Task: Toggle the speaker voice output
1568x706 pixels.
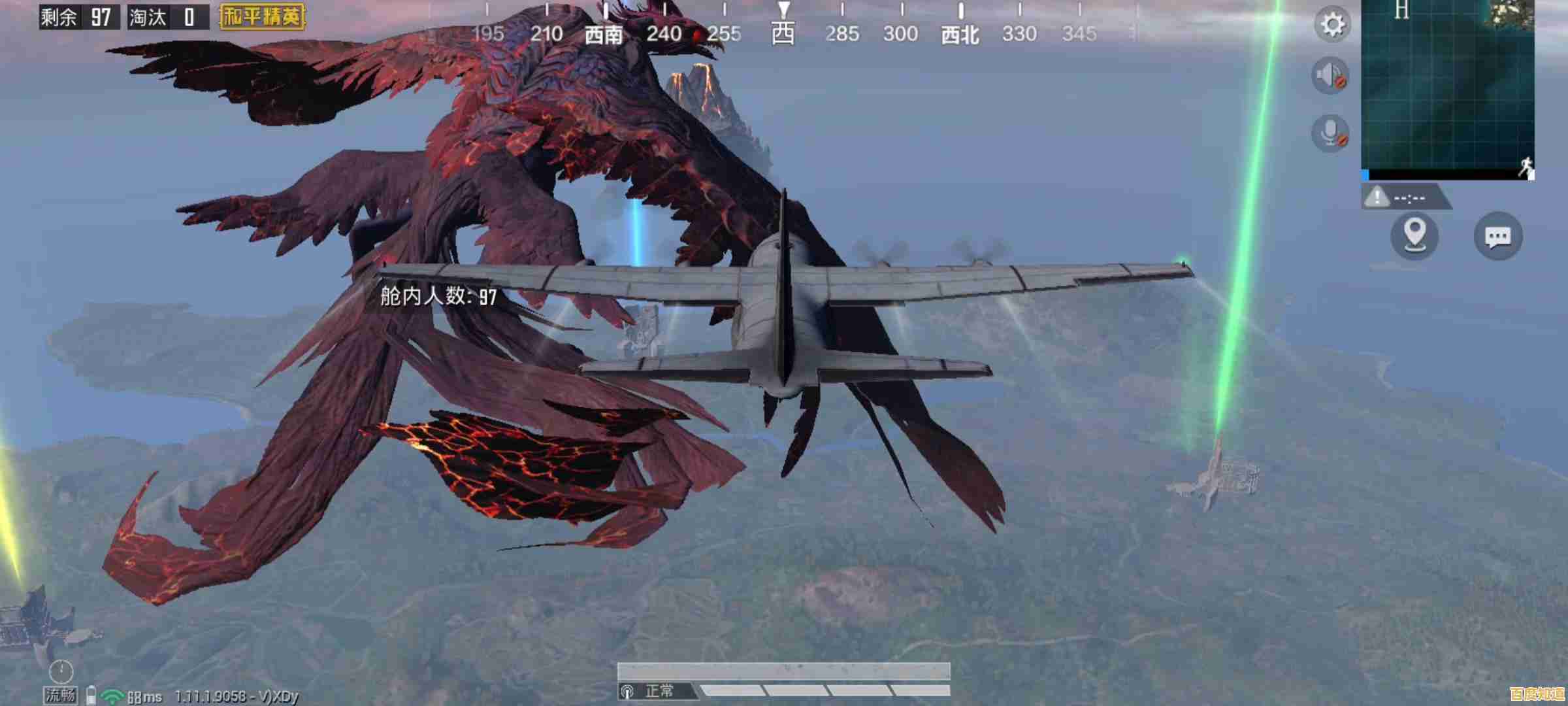Action: pyautogui.click(x=1330, y=76)
